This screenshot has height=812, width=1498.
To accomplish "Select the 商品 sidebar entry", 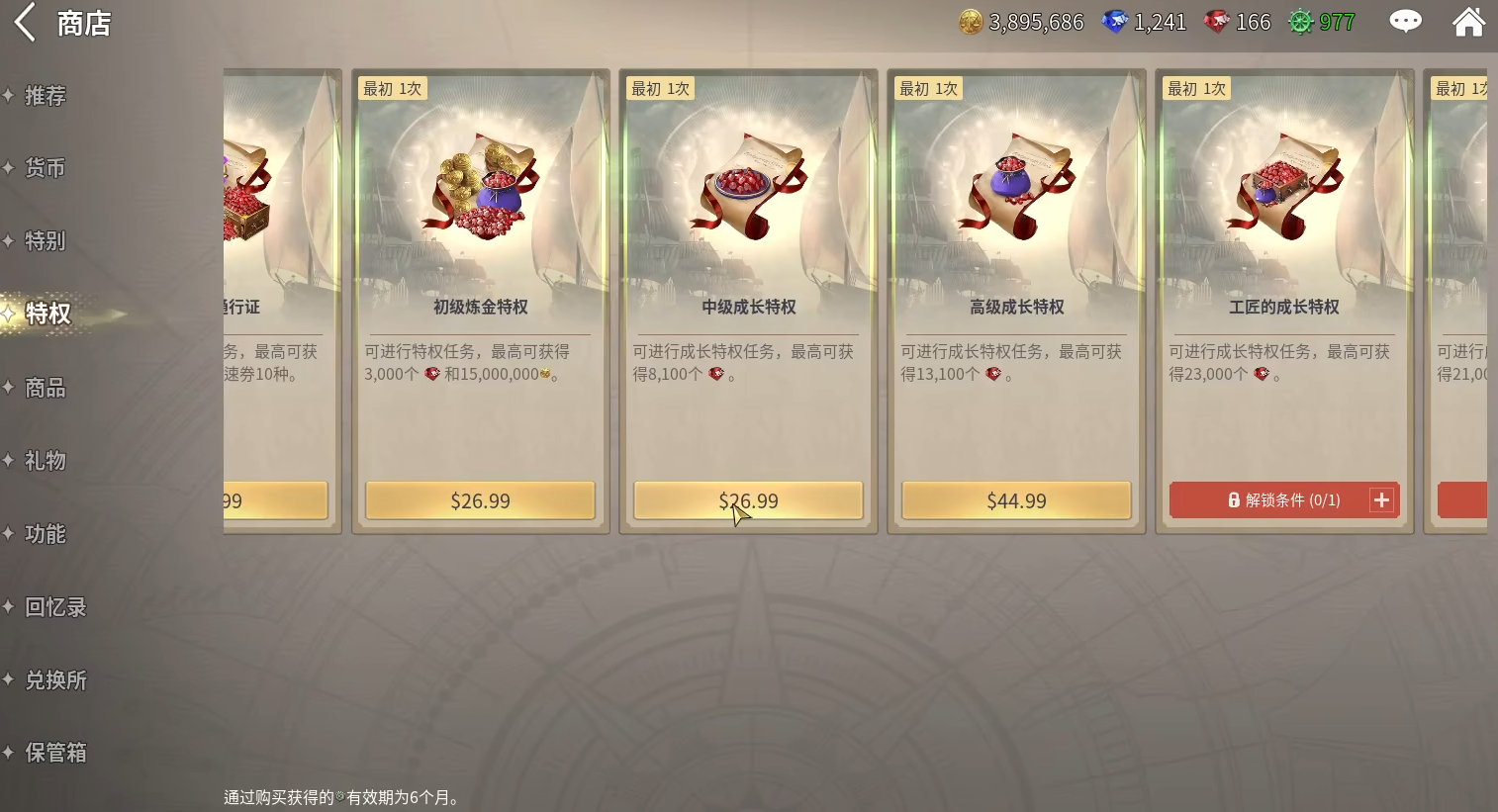I will (44, 388).
